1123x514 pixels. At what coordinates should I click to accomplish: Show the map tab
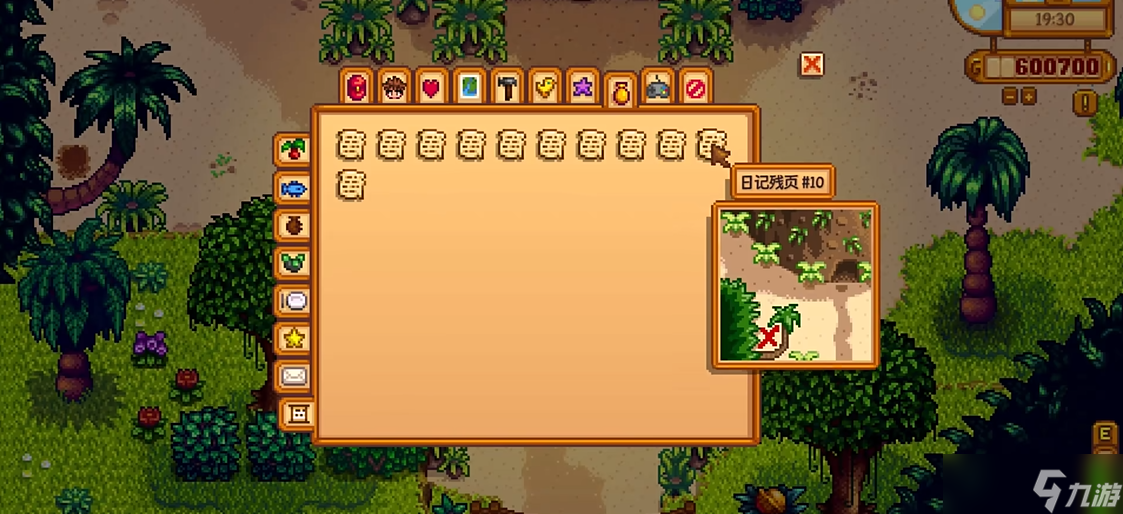click(x=468, y=88)
